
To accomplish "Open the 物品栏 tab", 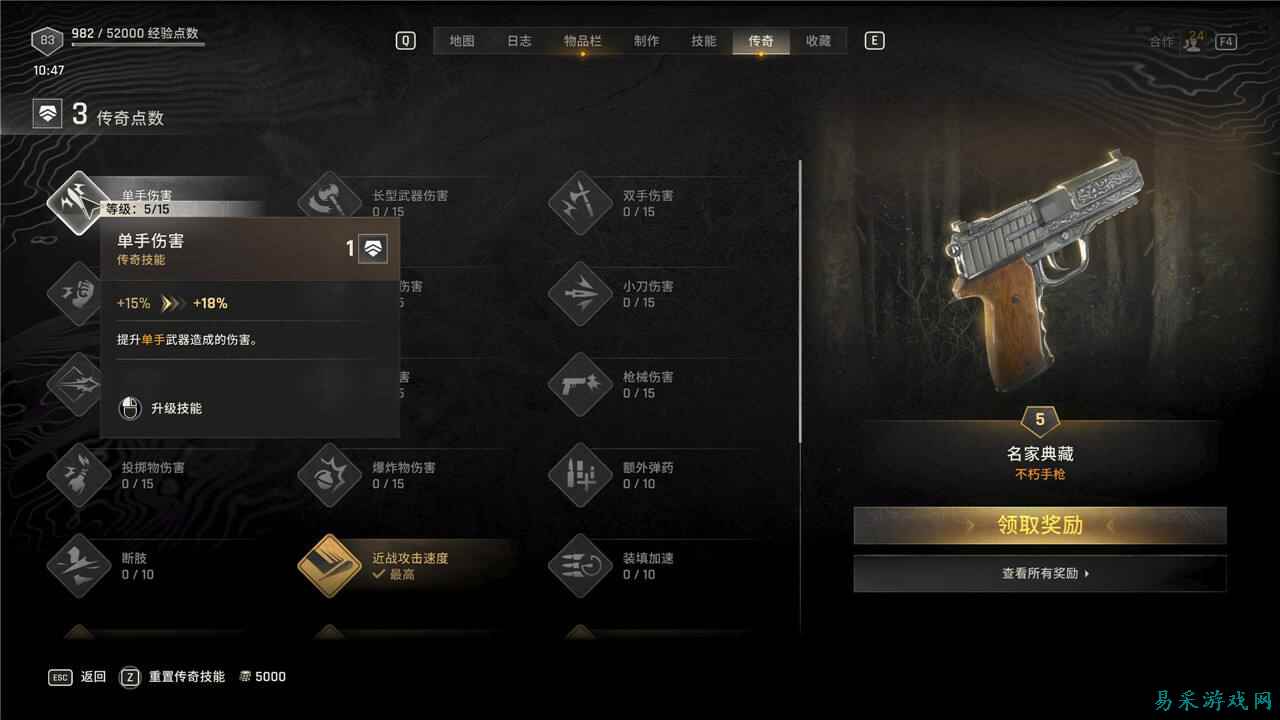I will click(x=582, y=41).
